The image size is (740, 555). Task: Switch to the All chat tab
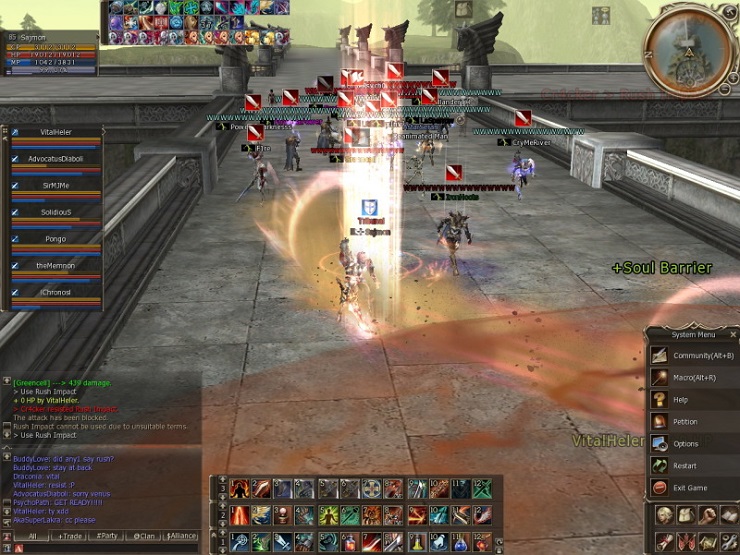pos(33,536)
